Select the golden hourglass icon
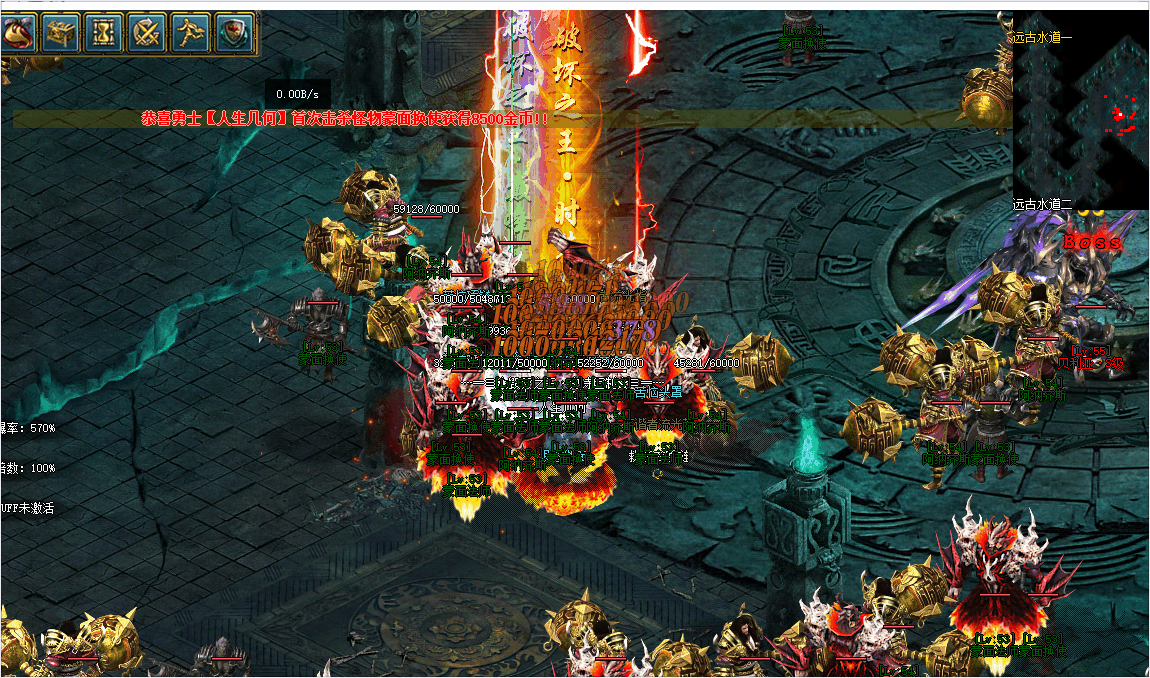The height and width of the screenshot is (678, 1150). (x=105, y=34)
